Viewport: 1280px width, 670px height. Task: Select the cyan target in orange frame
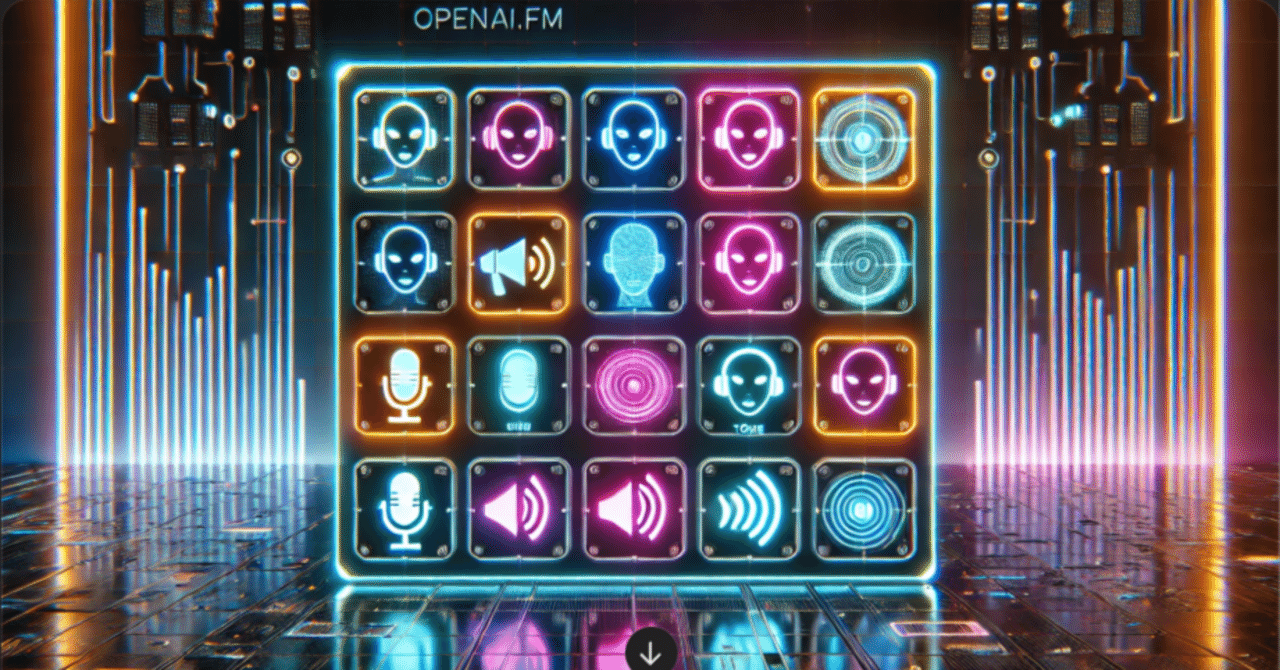[863, 138]
